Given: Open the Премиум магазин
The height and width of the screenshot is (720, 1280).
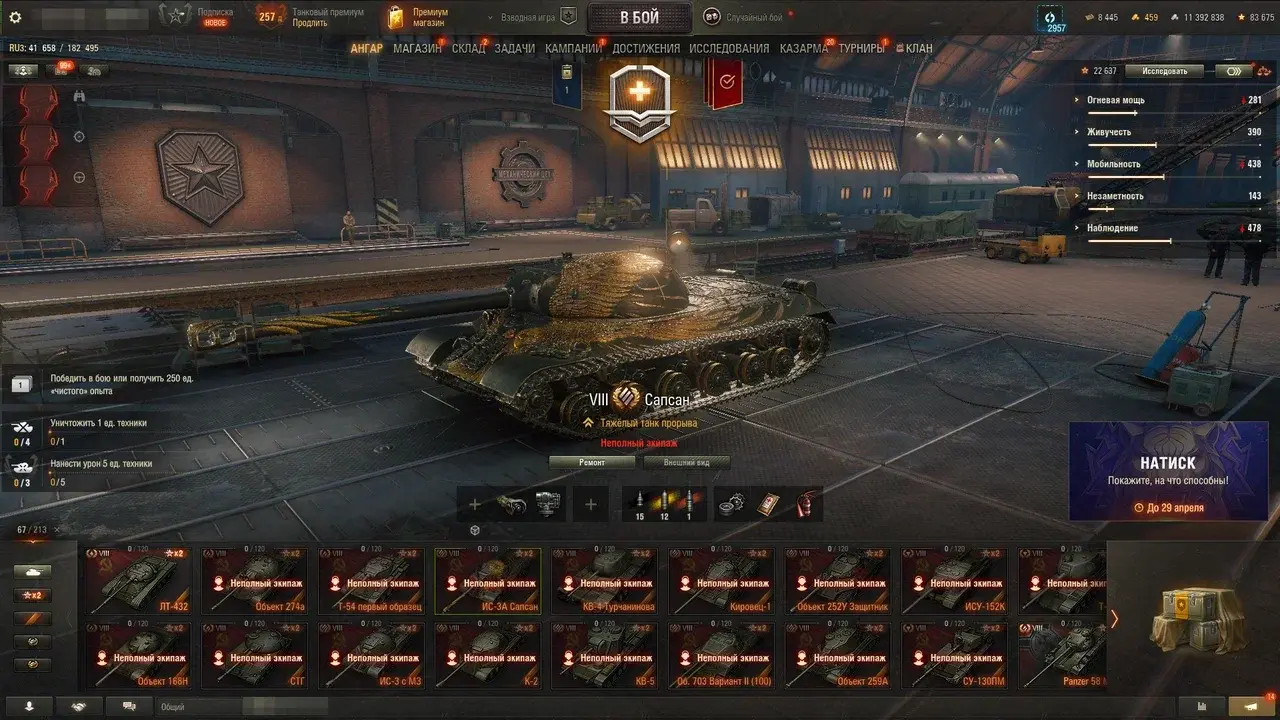Looking at the screenshot, I should tap(418, 17).
